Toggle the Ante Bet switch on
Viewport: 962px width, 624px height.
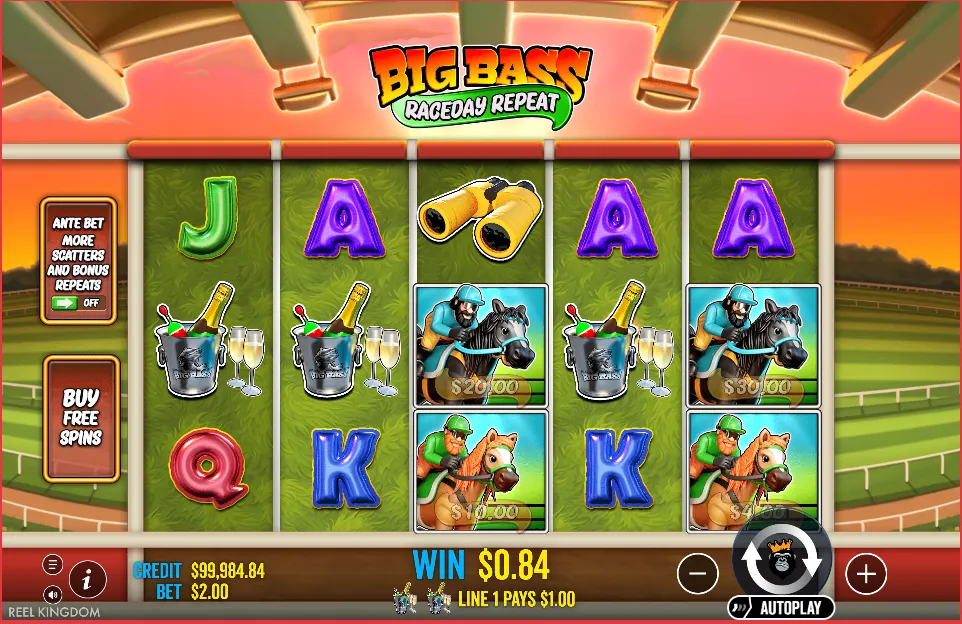[79, 302]
